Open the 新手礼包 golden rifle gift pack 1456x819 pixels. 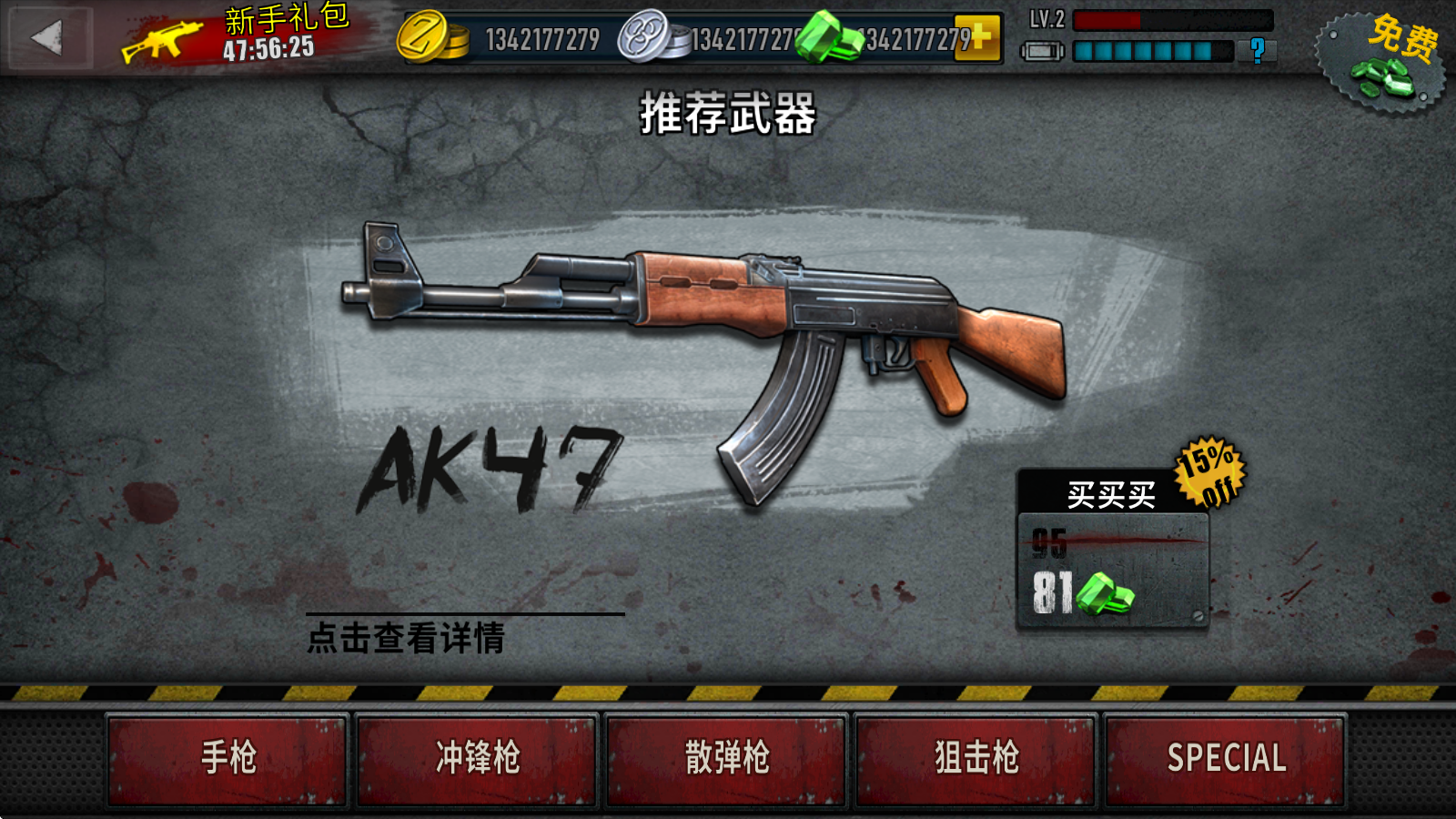pos(159,38)
